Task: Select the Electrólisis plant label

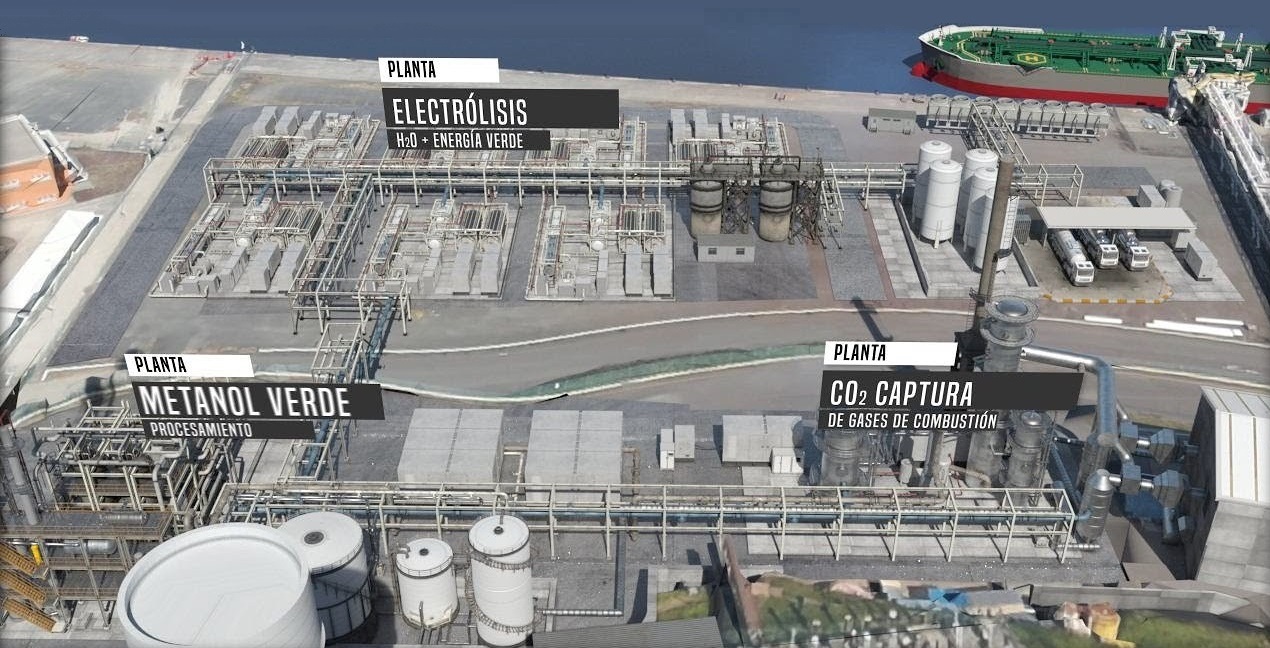Action: click(x=499, y=109)
